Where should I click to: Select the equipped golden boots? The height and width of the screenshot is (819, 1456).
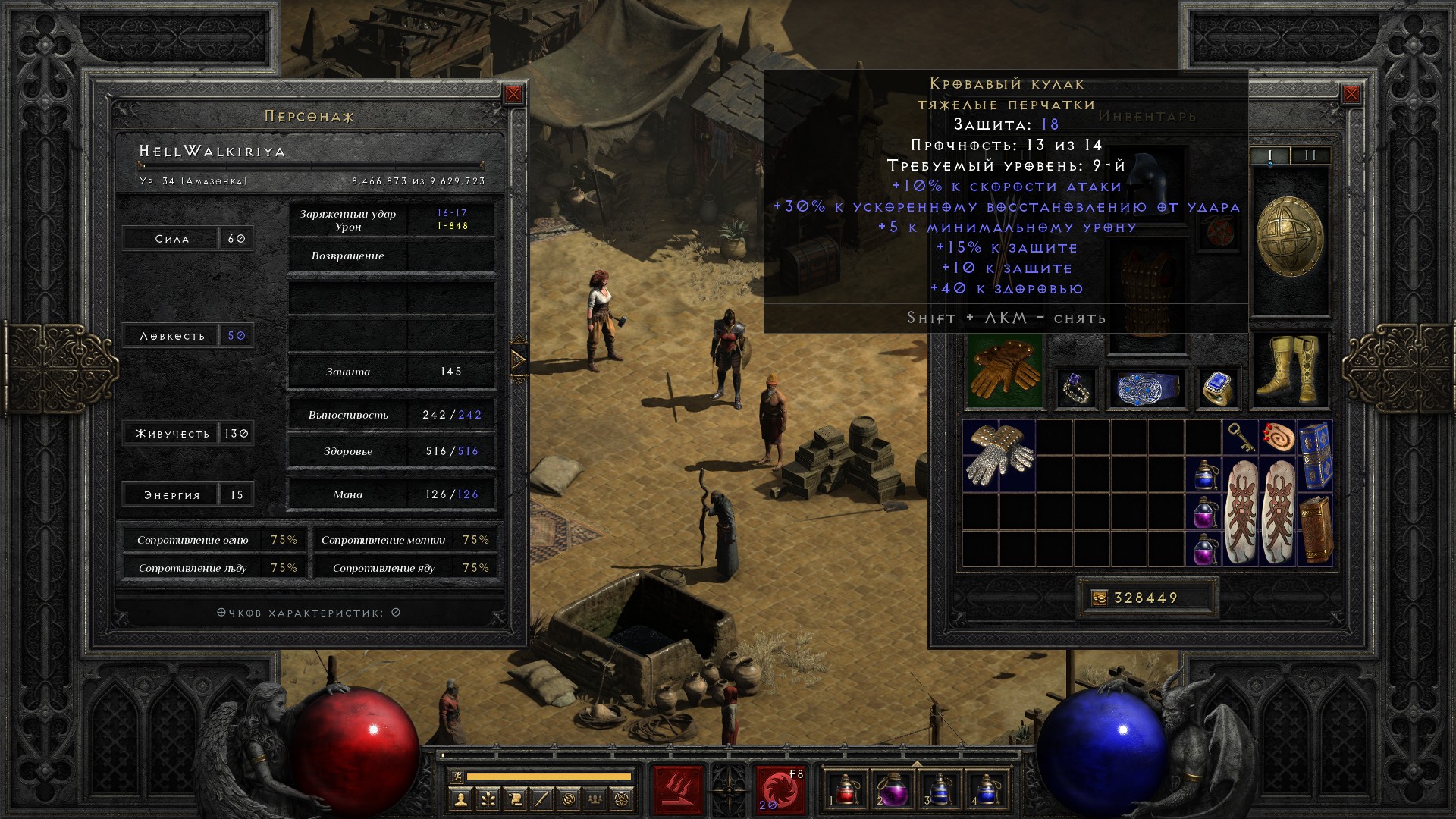tap(1288, 369)
